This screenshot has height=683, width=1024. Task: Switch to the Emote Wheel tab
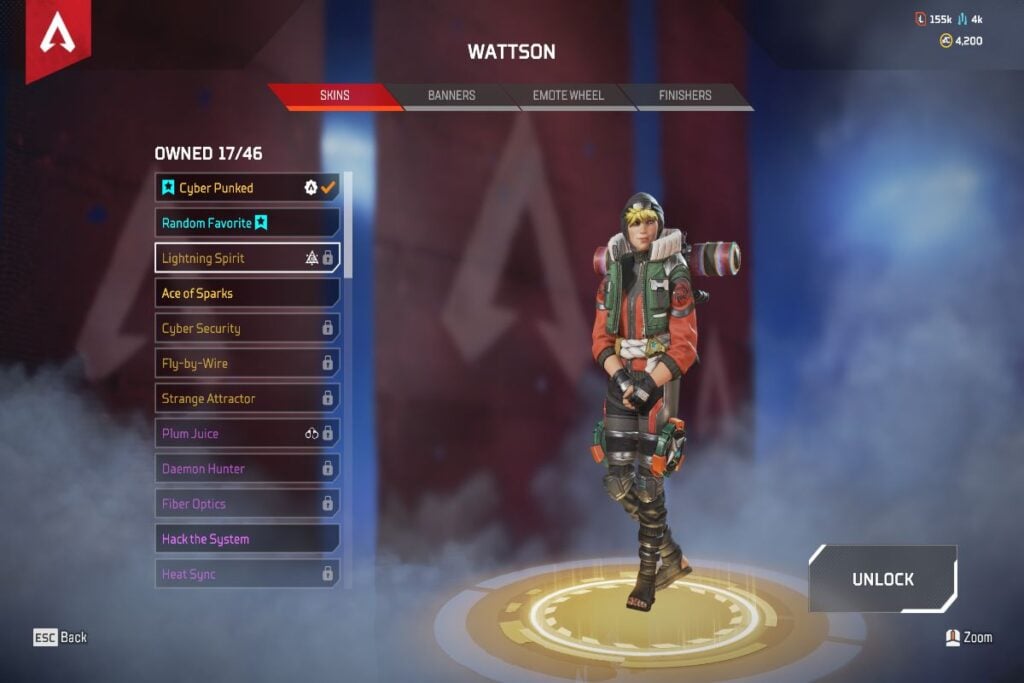point(567,96)
